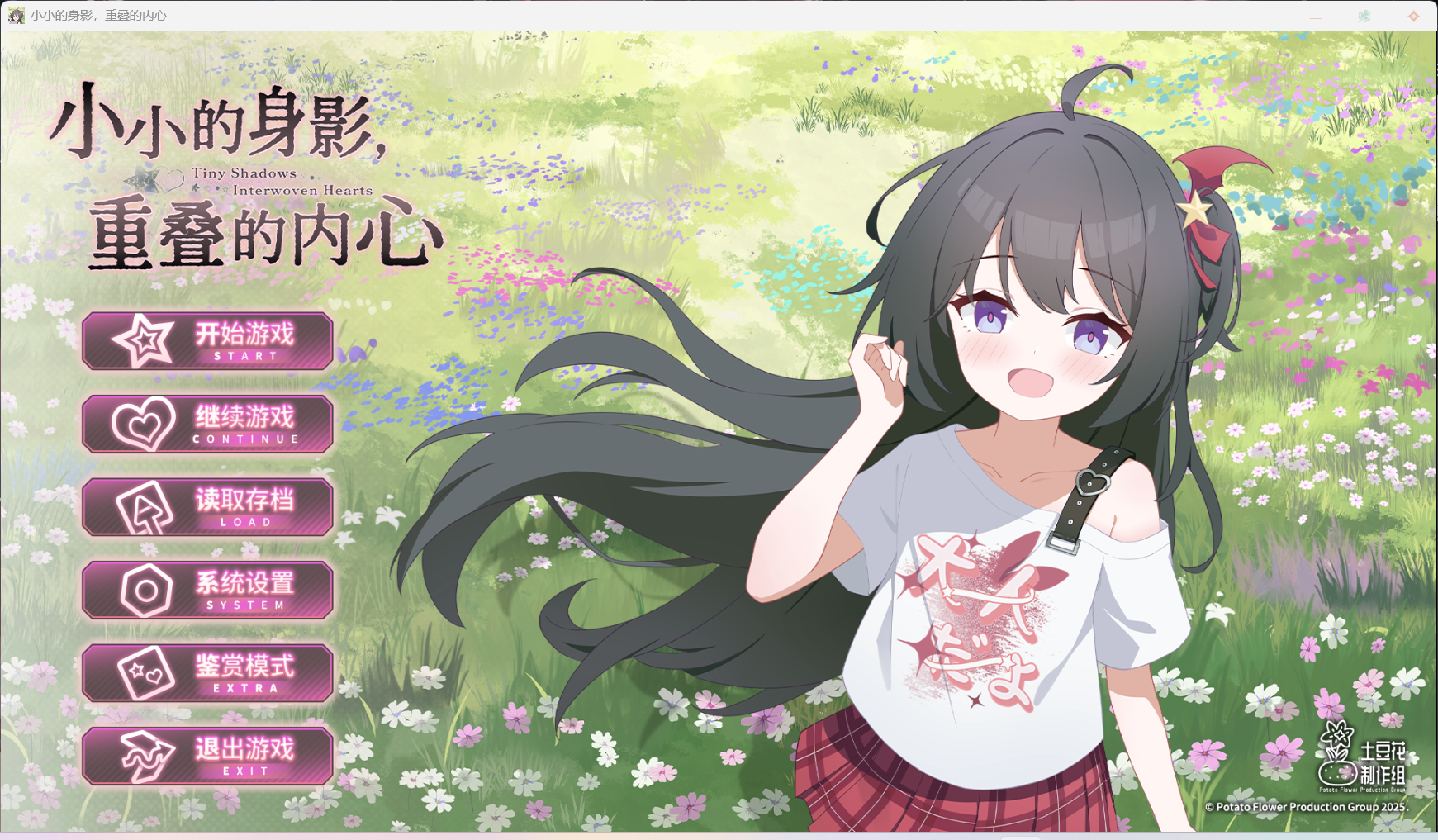Image resolution: width=1438 pixels, height=840 pixels.
Task: Click the Tiny Shadows Interwoven Hearts subtitle
Action: [285, 182]
